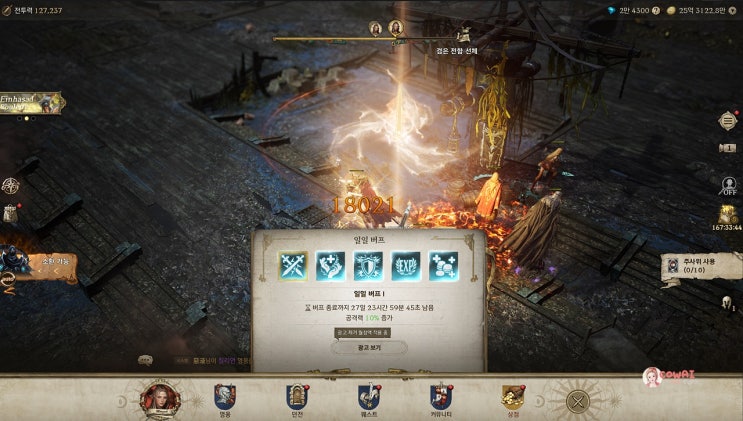Viewport: 743px width, 421px height.
Task: Select the healing hand daily buff
Action: [x=330, y=265]
